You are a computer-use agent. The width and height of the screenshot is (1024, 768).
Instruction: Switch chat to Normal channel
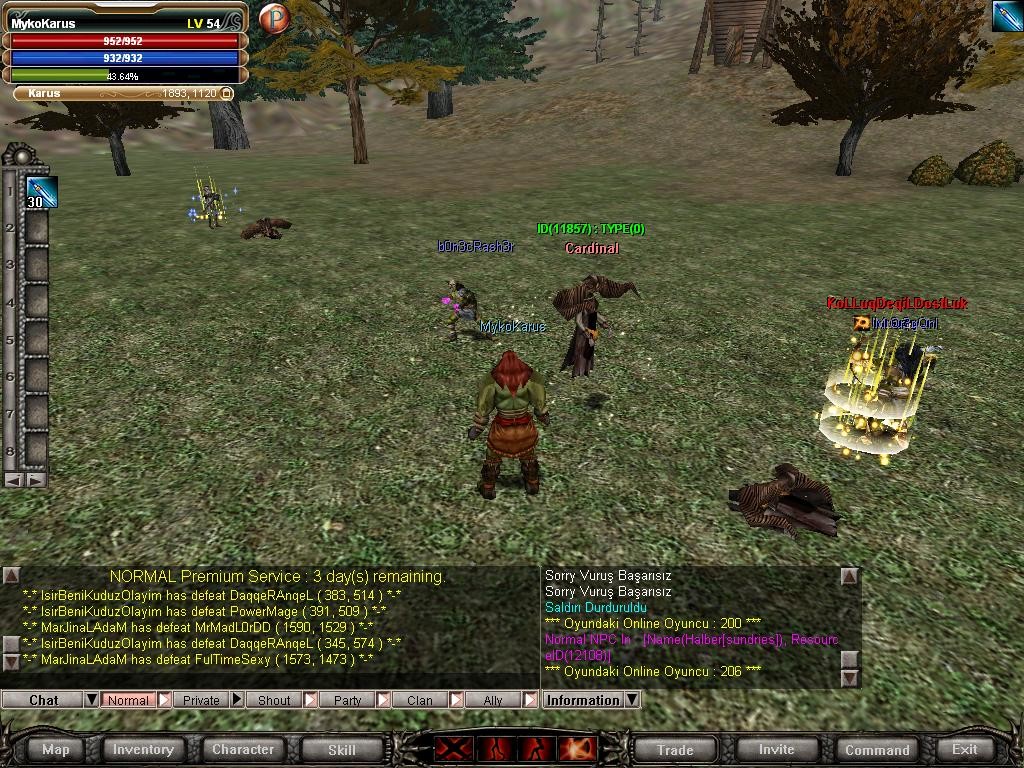(x=128, y=700)
